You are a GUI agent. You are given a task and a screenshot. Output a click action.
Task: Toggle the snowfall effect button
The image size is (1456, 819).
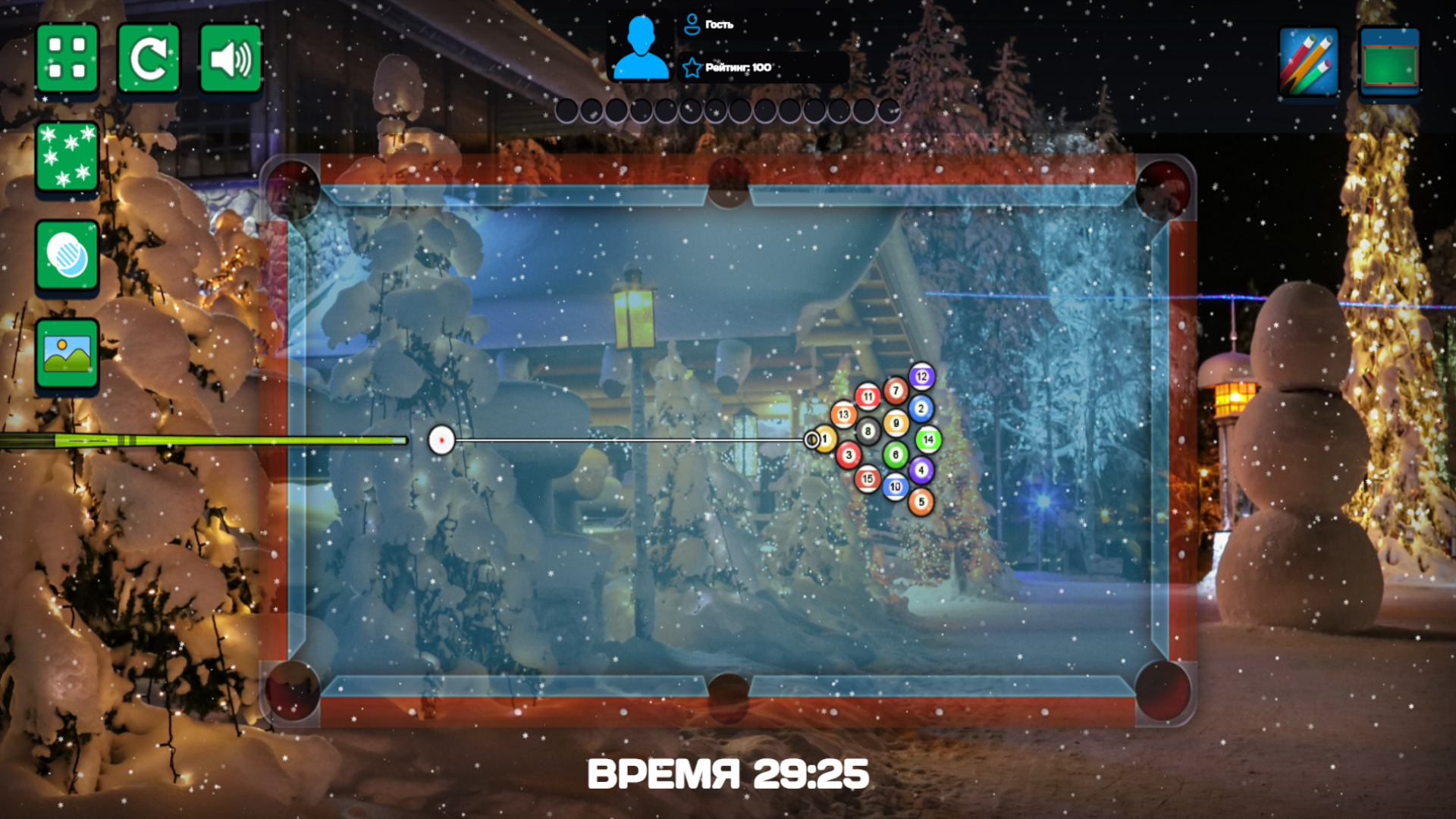click(67, 157)
